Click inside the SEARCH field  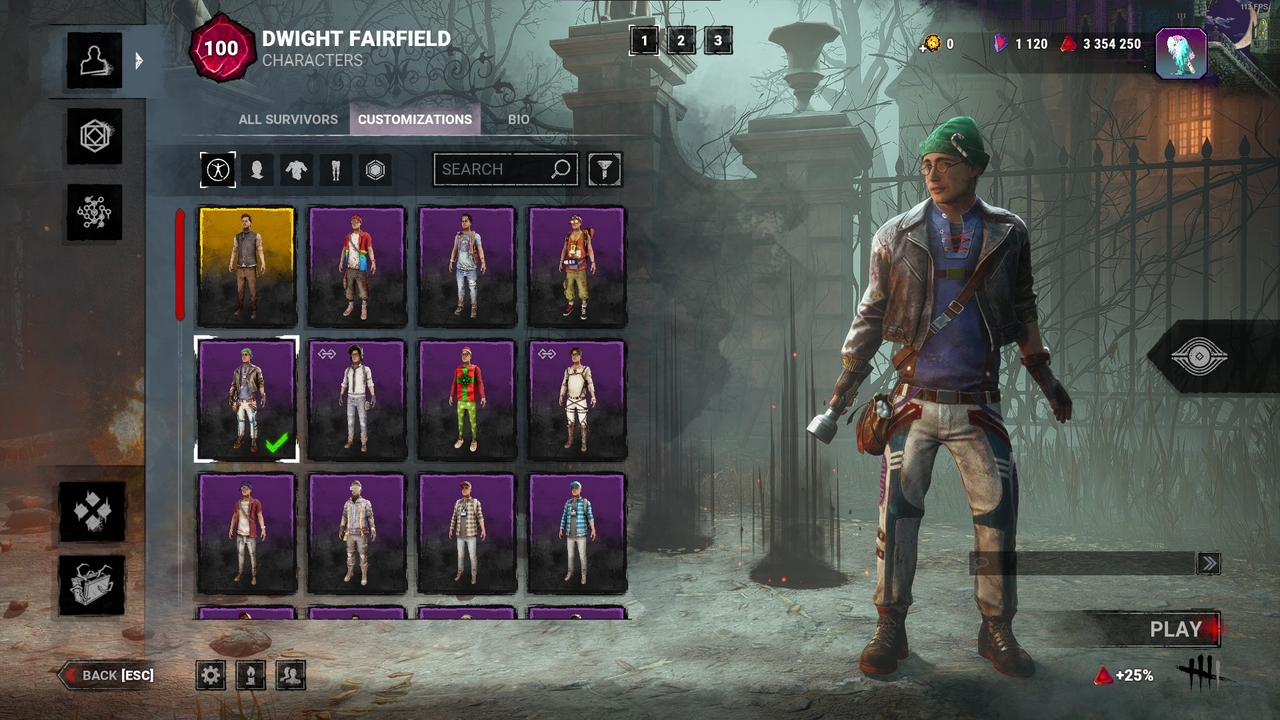click(495, 169)
